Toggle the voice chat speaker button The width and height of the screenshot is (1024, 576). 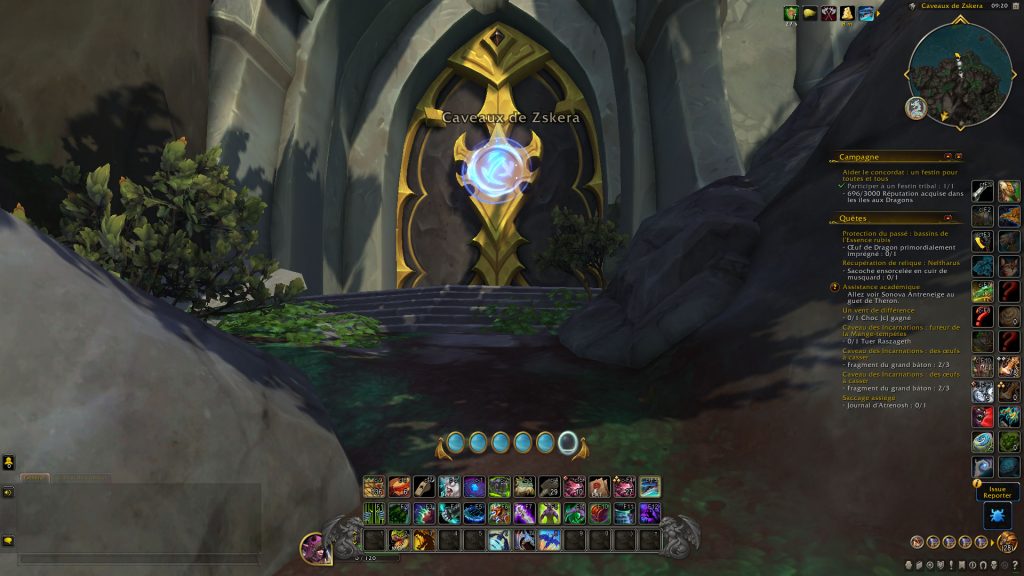click(x=8, y=492)
